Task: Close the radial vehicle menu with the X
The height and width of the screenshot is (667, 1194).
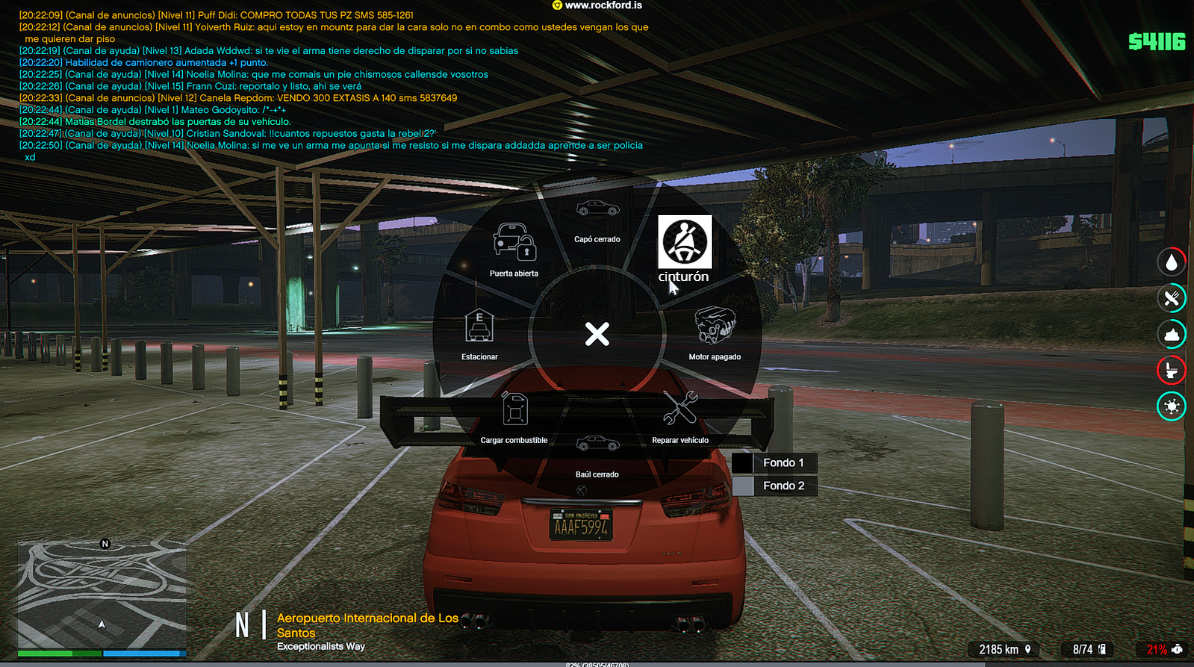Action: coord(597,334)
